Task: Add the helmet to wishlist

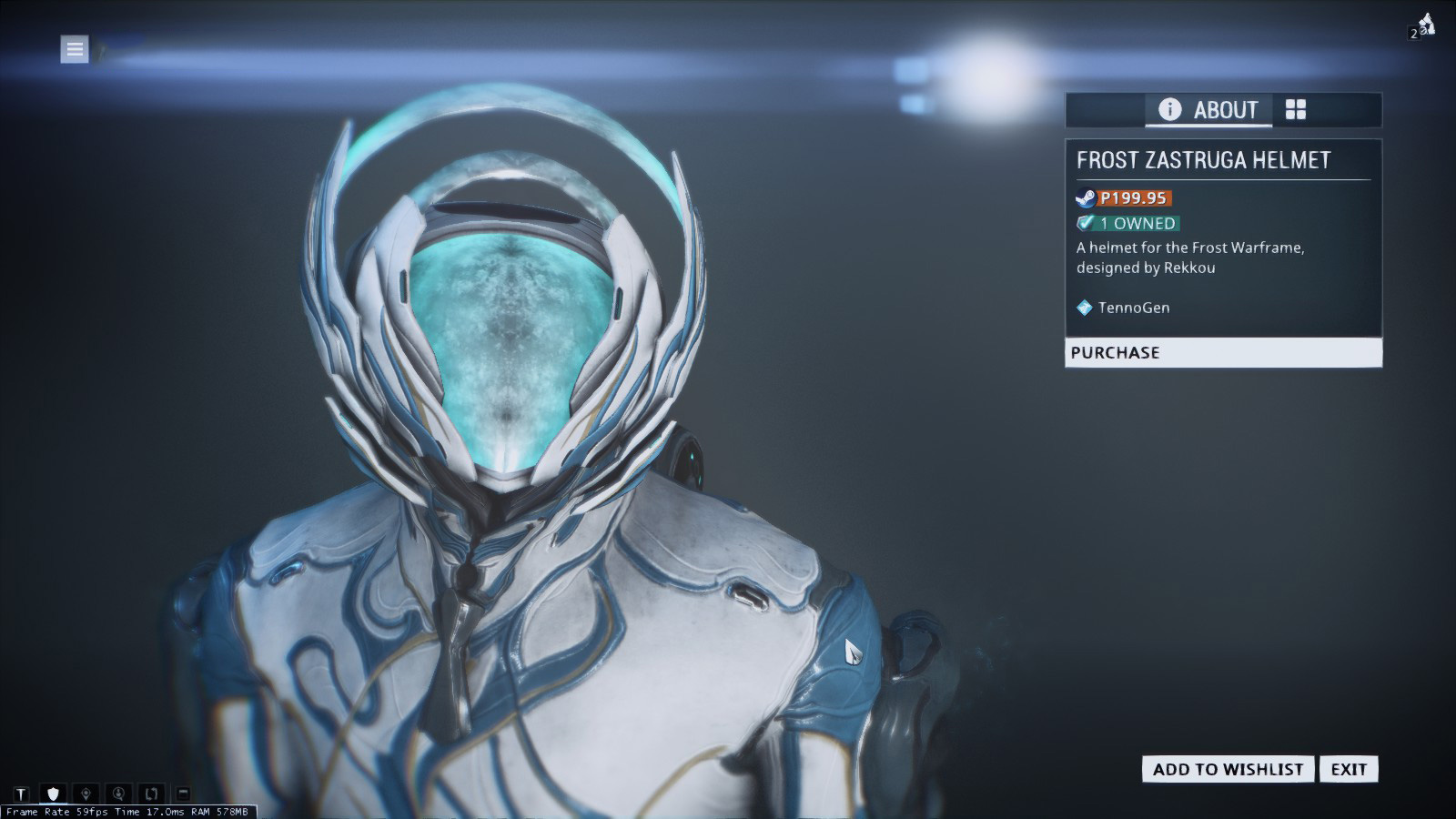Action: 1228,769
